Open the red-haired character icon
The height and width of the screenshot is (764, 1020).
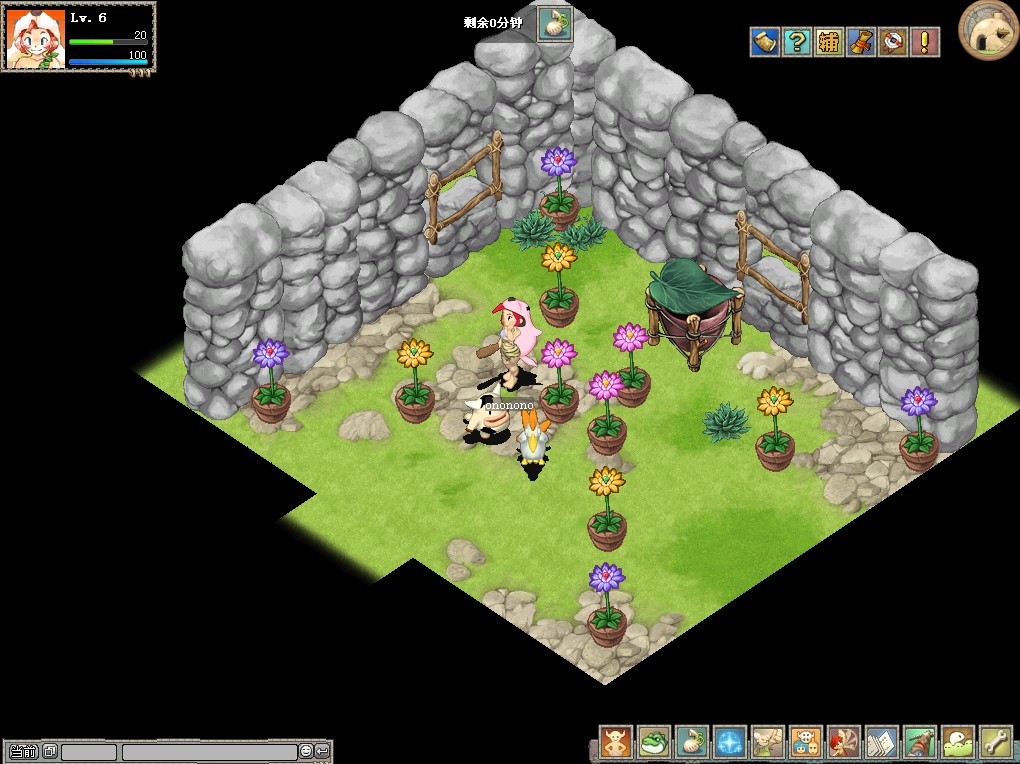click(x=844, y=743)
